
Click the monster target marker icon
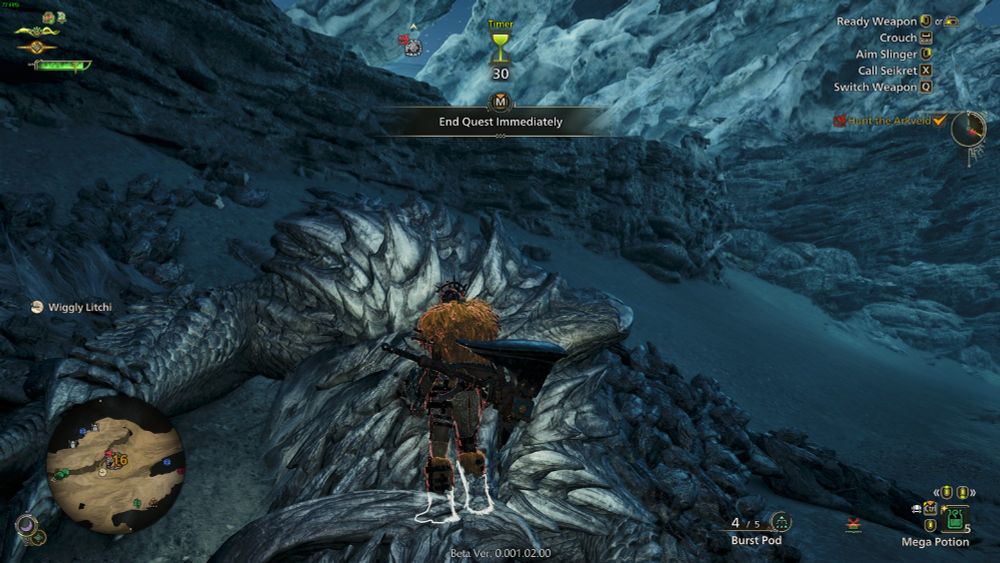(x=411, y=44)
